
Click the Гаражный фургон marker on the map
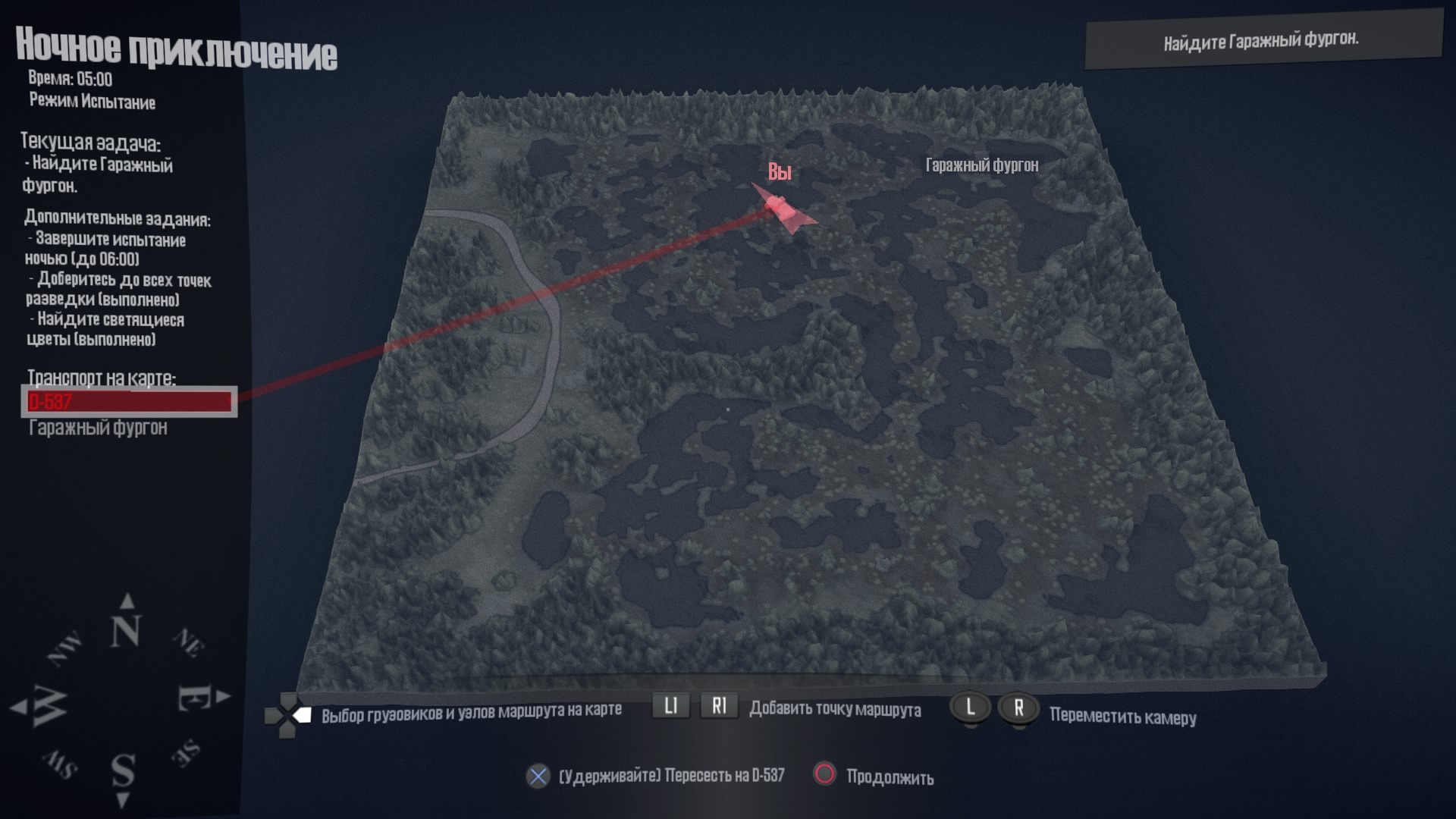(982, 163)
